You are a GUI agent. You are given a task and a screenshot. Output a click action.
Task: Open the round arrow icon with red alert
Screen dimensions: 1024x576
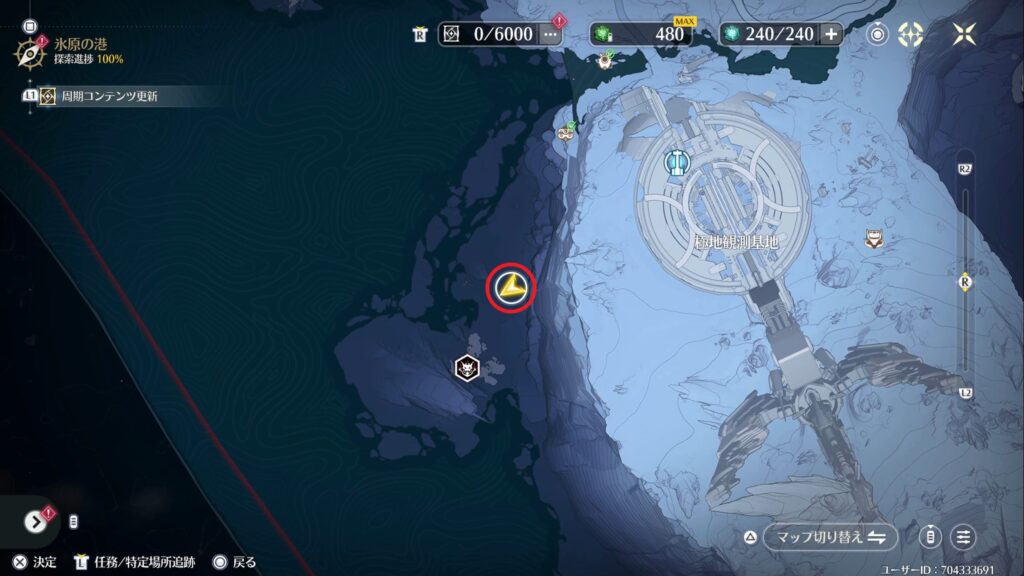[36, 521]
